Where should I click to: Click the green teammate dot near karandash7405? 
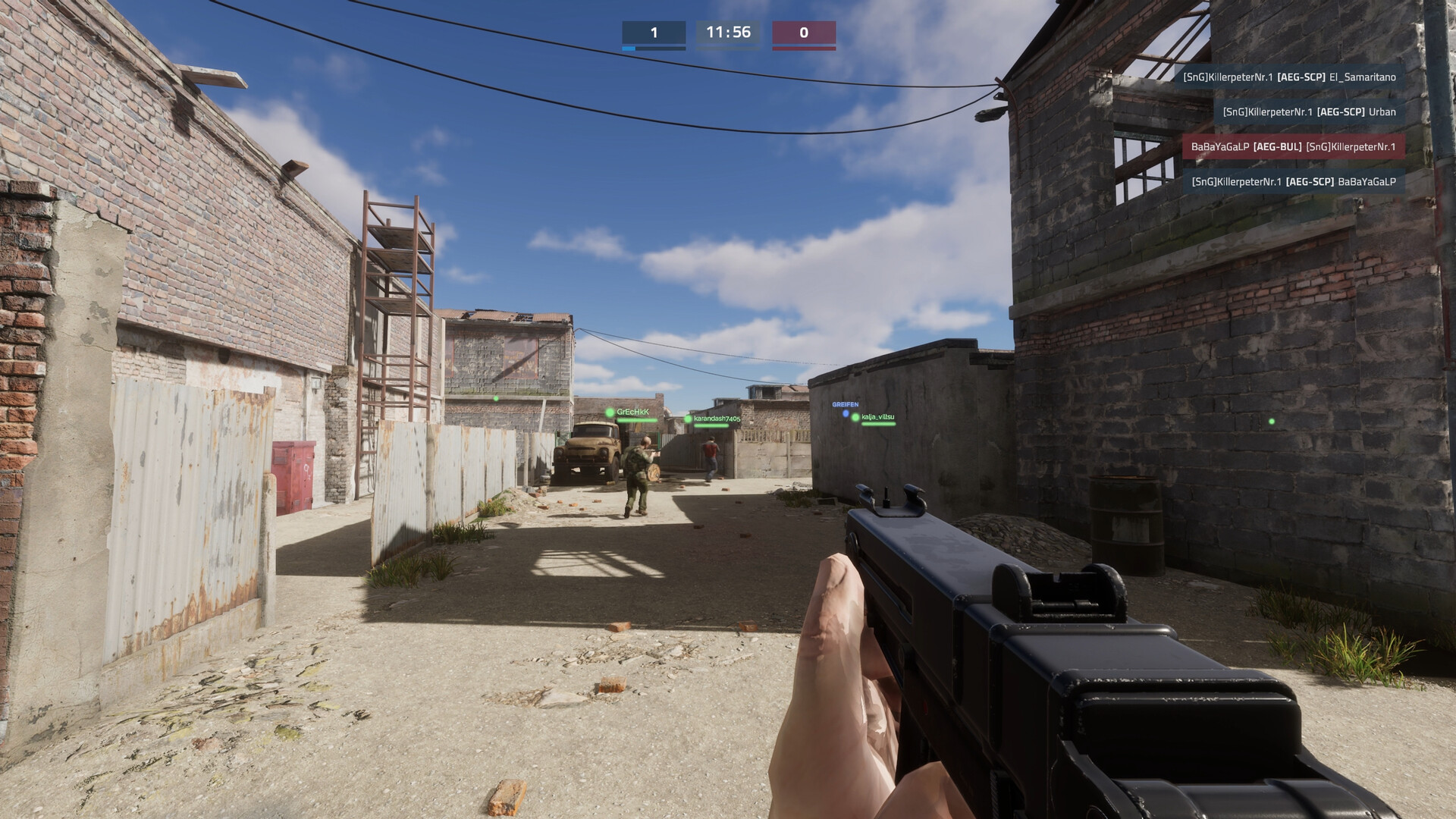click(x=689, y=419)
